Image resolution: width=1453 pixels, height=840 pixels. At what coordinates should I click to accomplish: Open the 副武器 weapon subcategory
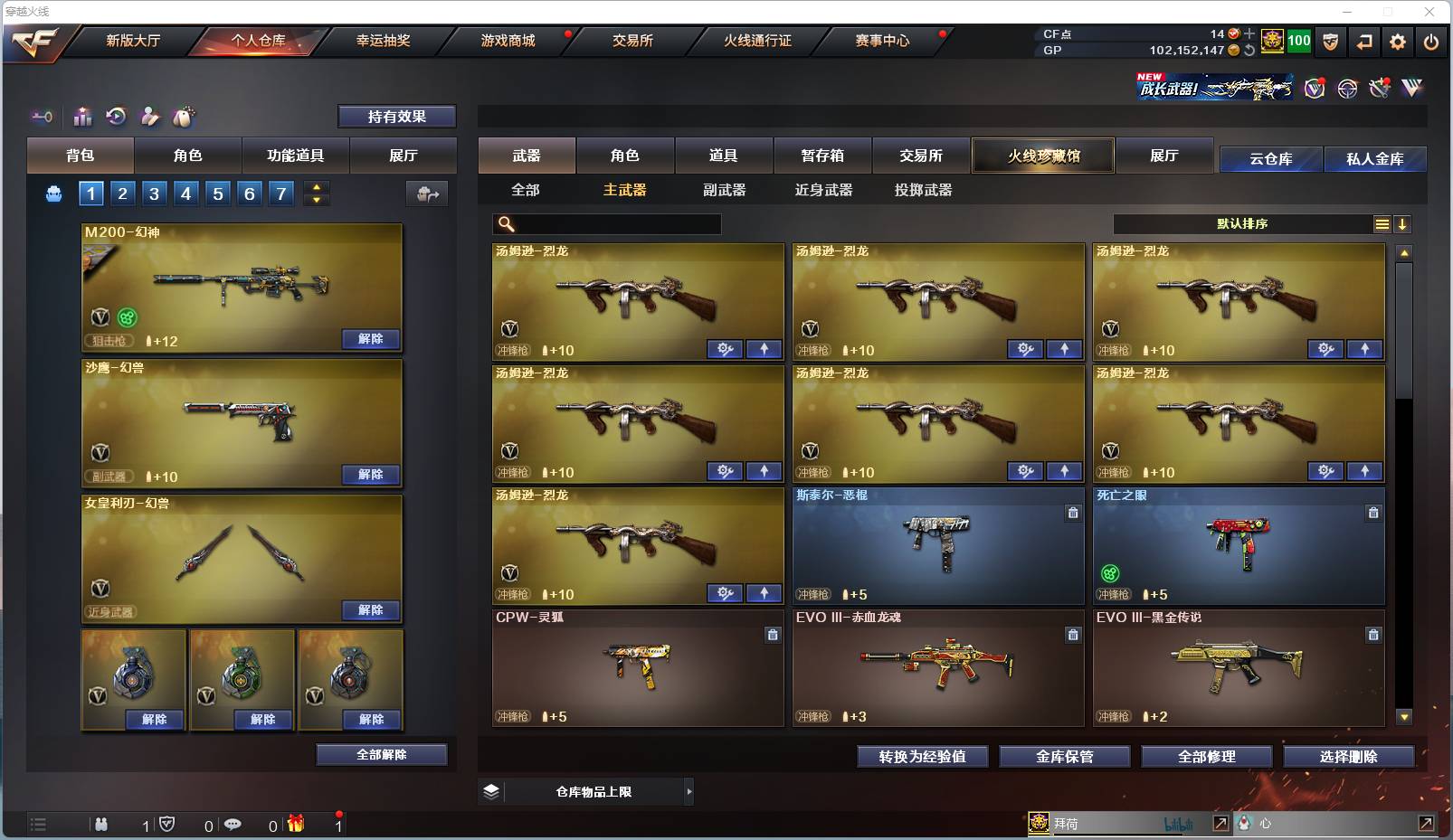[724, 191]
